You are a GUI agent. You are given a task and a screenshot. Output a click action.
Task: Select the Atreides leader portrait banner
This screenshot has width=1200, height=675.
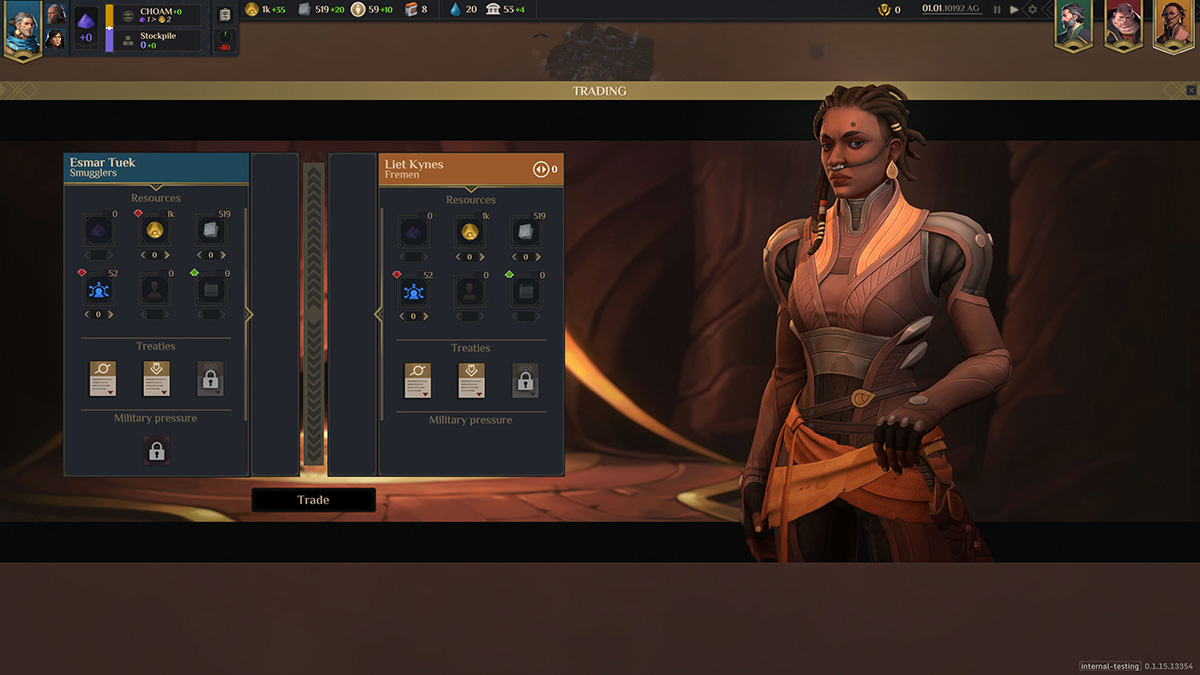(1073, 24)
